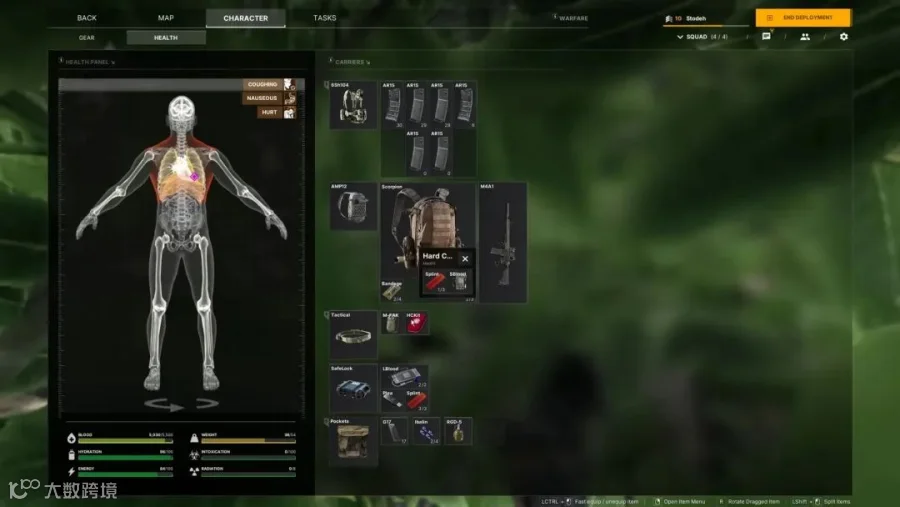The image size is (900, 507).
Task: Close the Hard Case popup
Action: [x=465, y=259]
